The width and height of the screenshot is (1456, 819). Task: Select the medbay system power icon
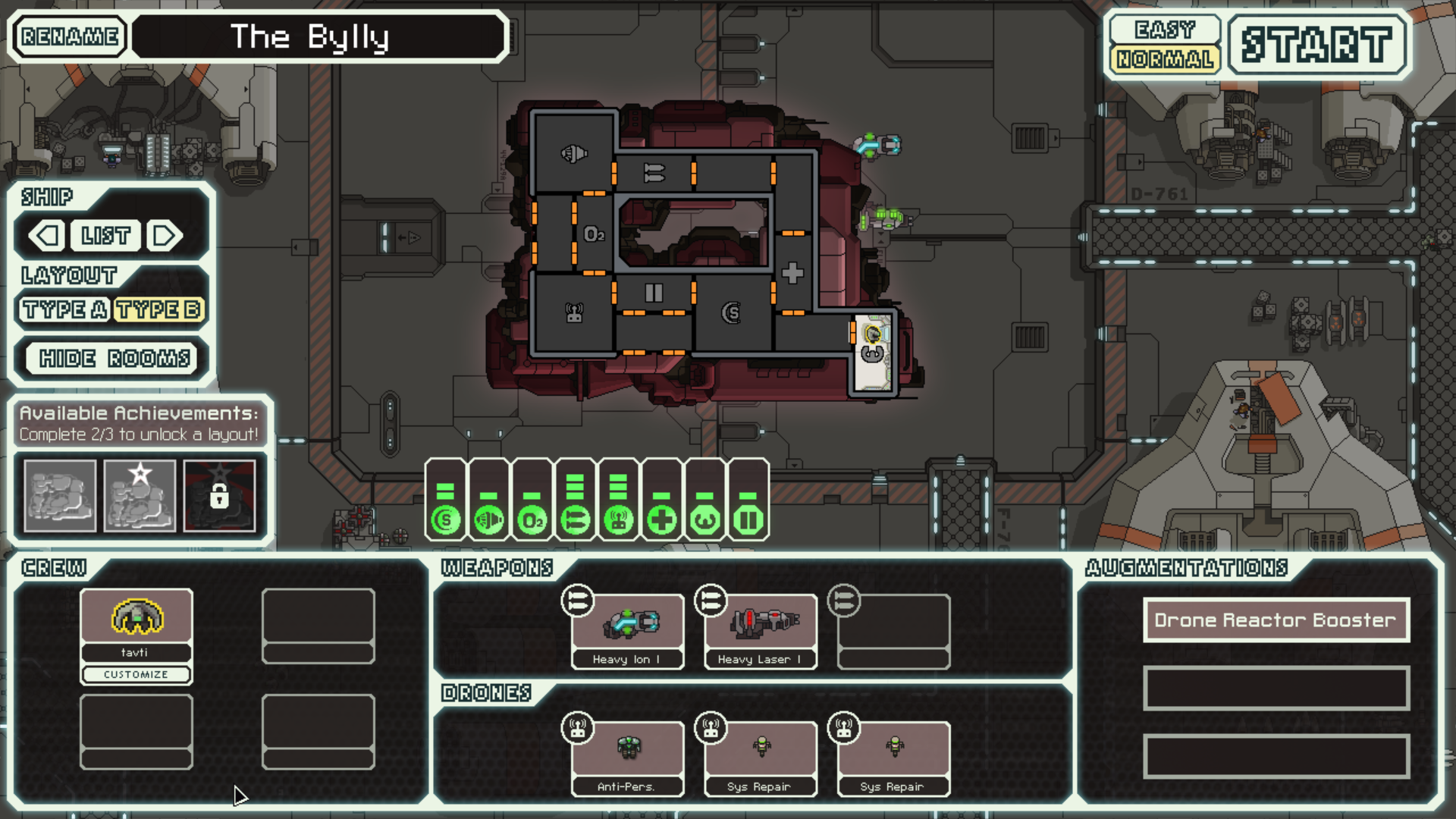[662, 520]
